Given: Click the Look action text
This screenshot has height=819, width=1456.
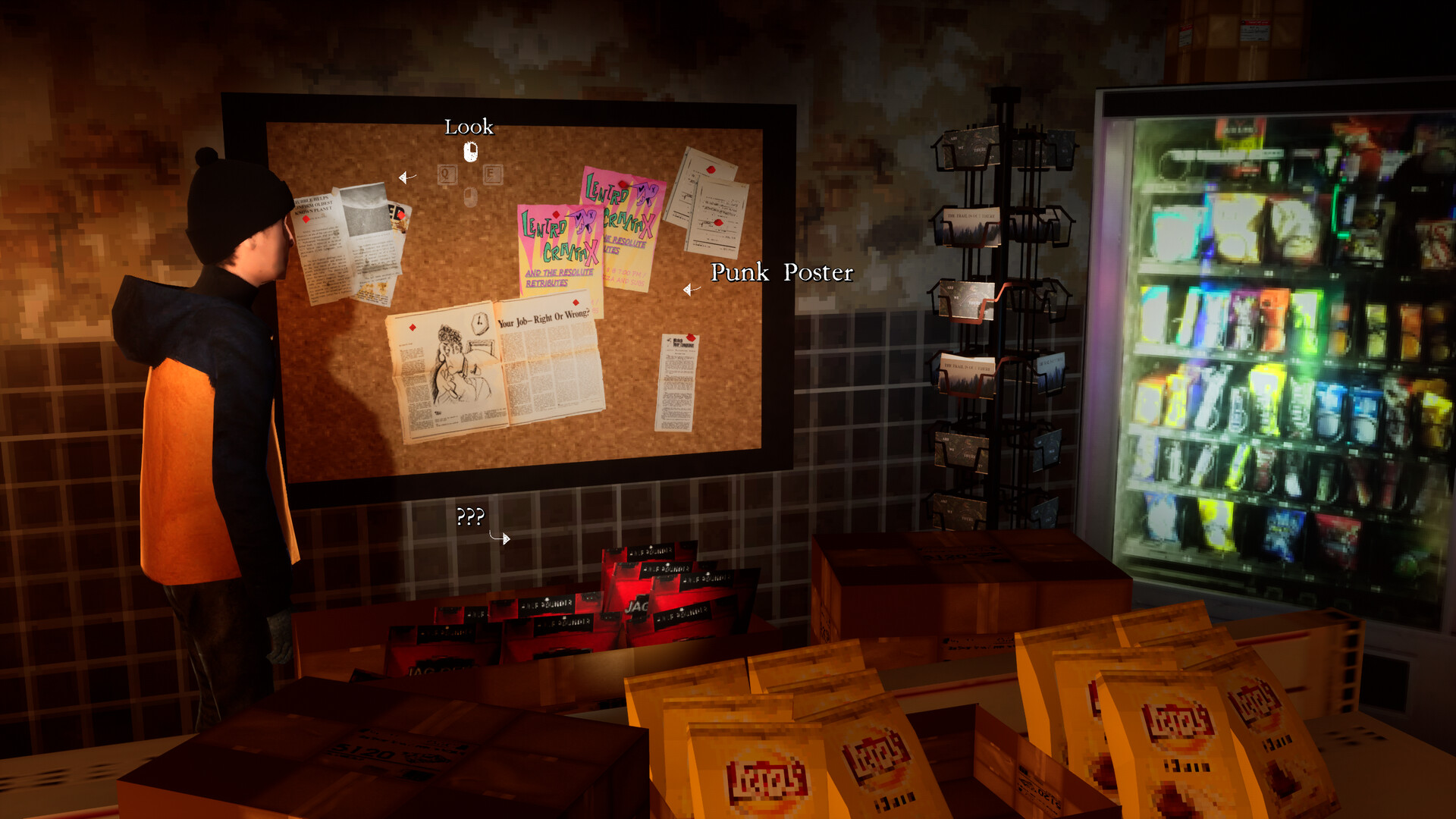Looking at the screenshot, I should (x=468, y=127).
